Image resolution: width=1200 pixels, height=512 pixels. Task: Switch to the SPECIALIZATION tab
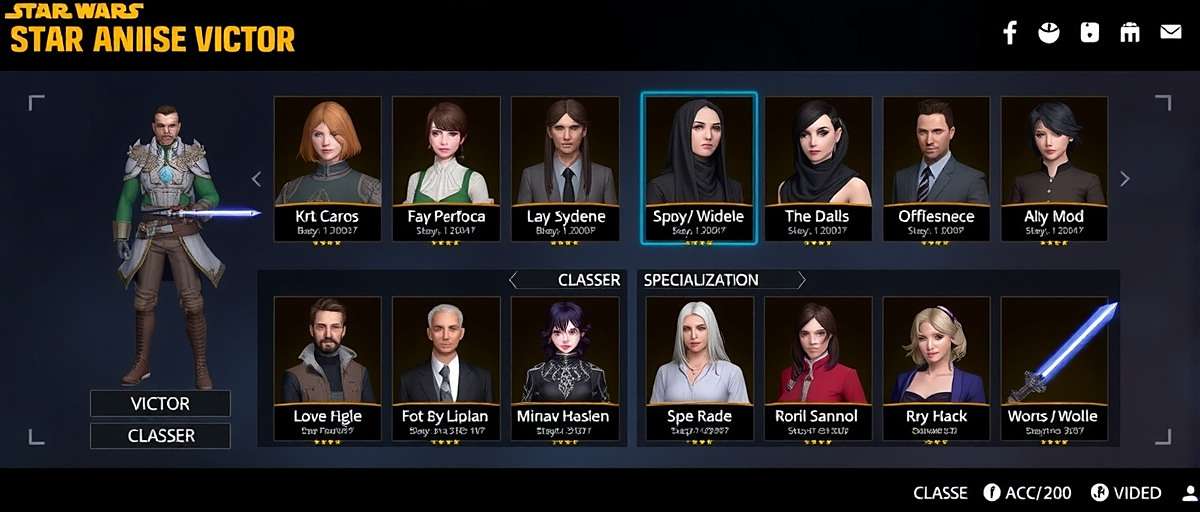pos(701,280)
